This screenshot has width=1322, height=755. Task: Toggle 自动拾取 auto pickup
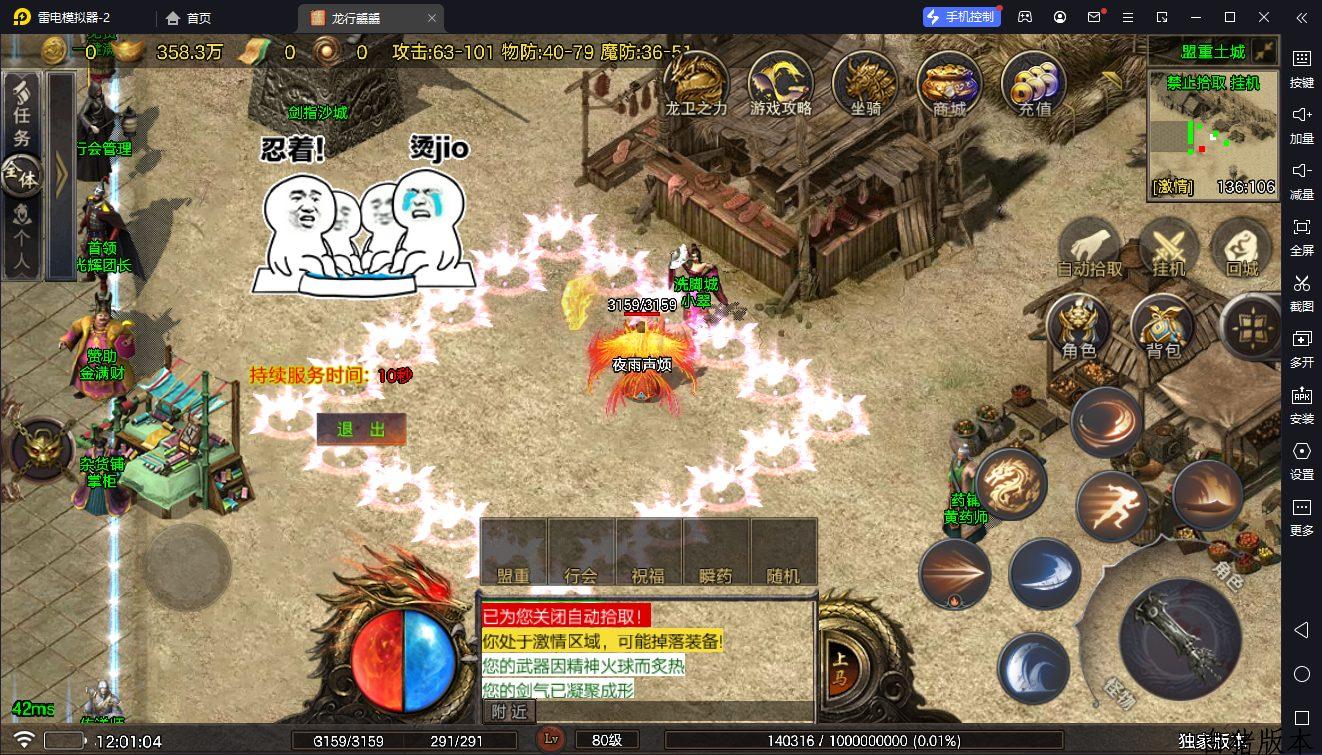[x=1090, y=247]
